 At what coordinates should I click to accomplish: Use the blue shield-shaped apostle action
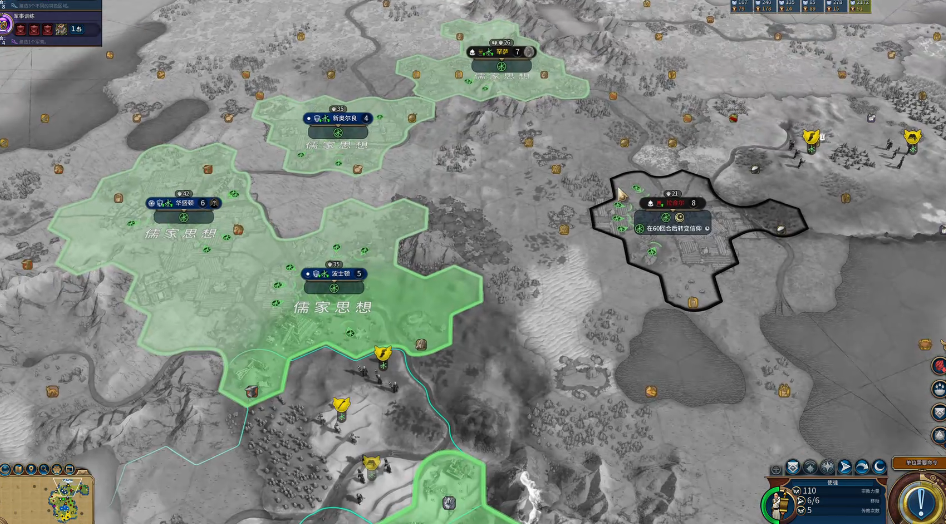[x=792, y=466]
